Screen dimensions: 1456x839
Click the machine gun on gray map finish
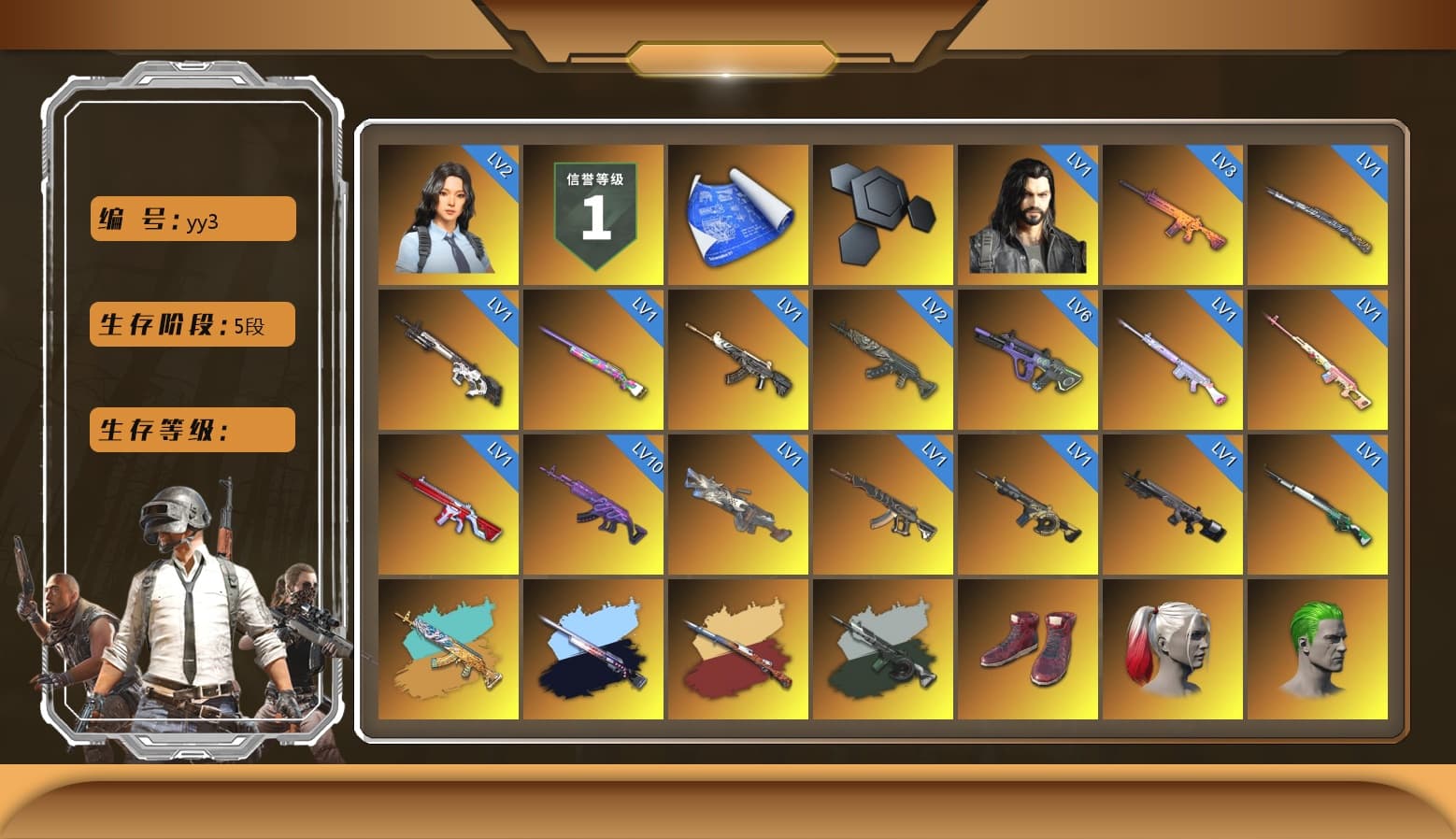883,649
